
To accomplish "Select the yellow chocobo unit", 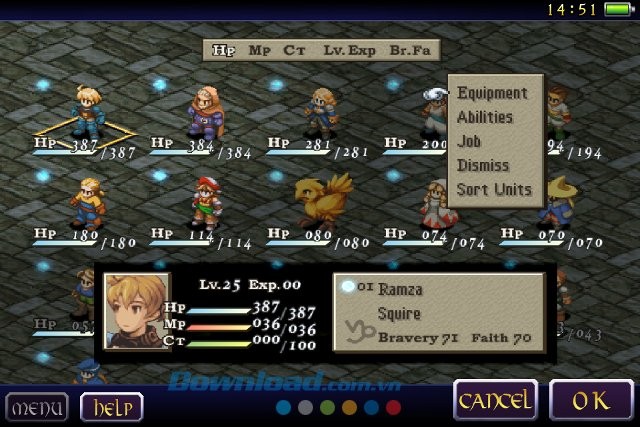I will (x=322, y=199).
